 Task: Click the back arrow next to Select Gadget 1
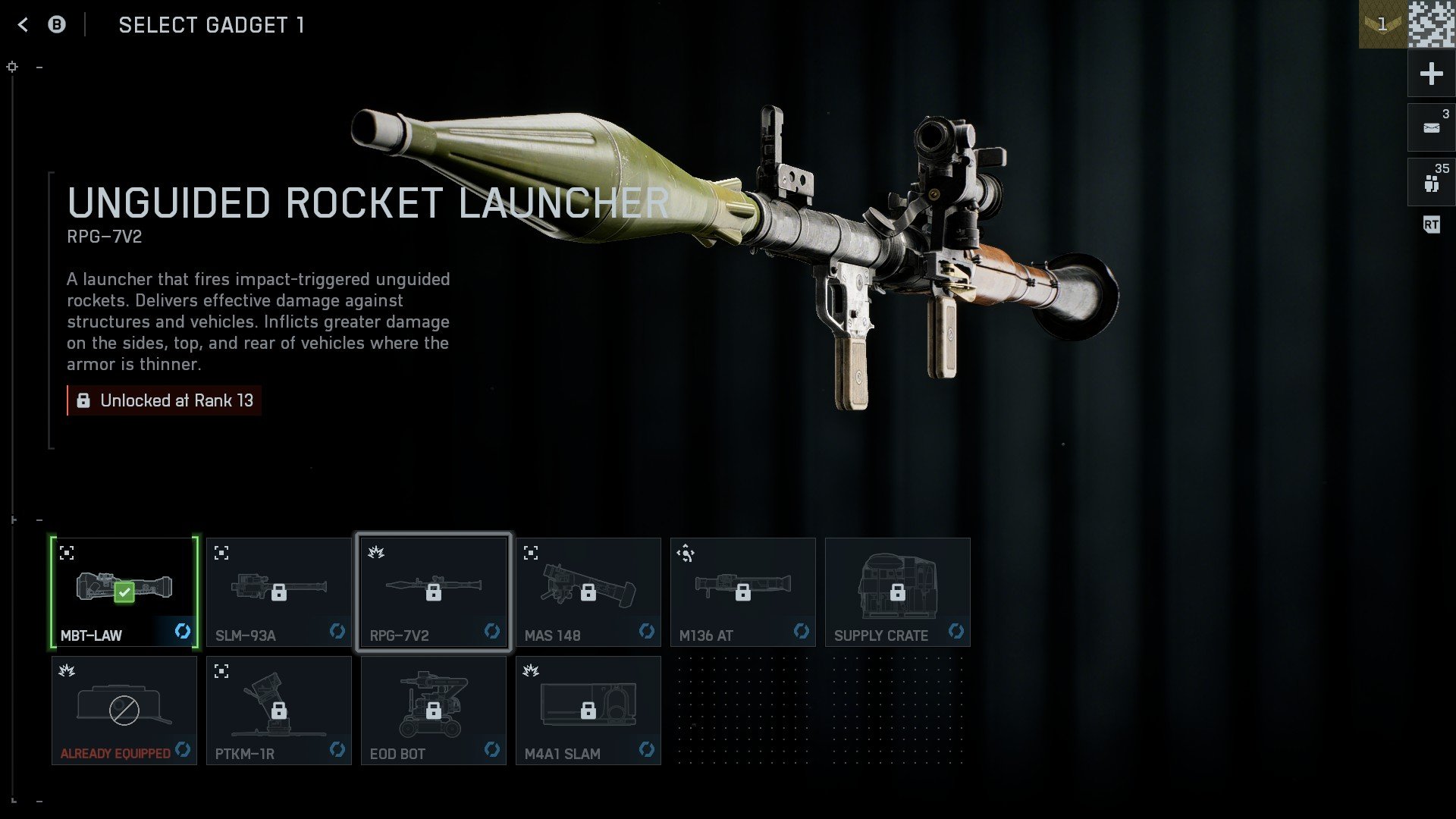23,24
